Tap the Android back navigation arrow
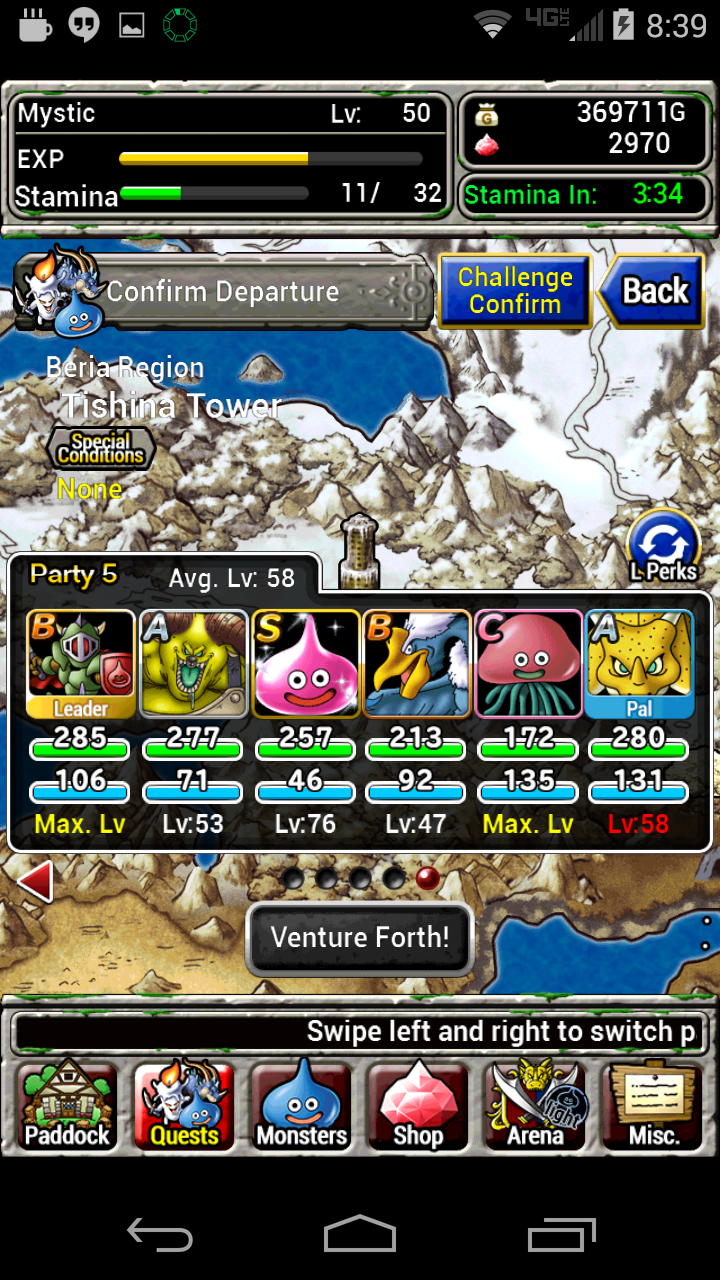Image resolution: width=720 pixels, height=1280 pixels. (x=160, y=1233)
